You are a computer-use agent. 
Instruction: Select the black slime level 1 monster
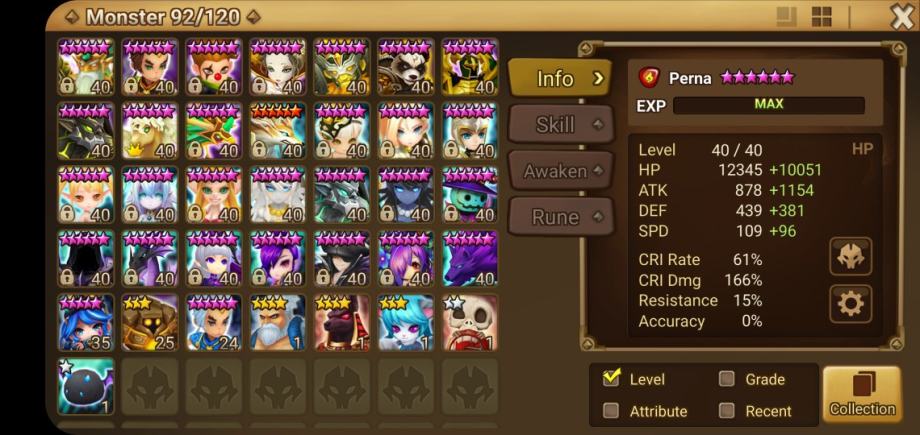tap(86, 387)
